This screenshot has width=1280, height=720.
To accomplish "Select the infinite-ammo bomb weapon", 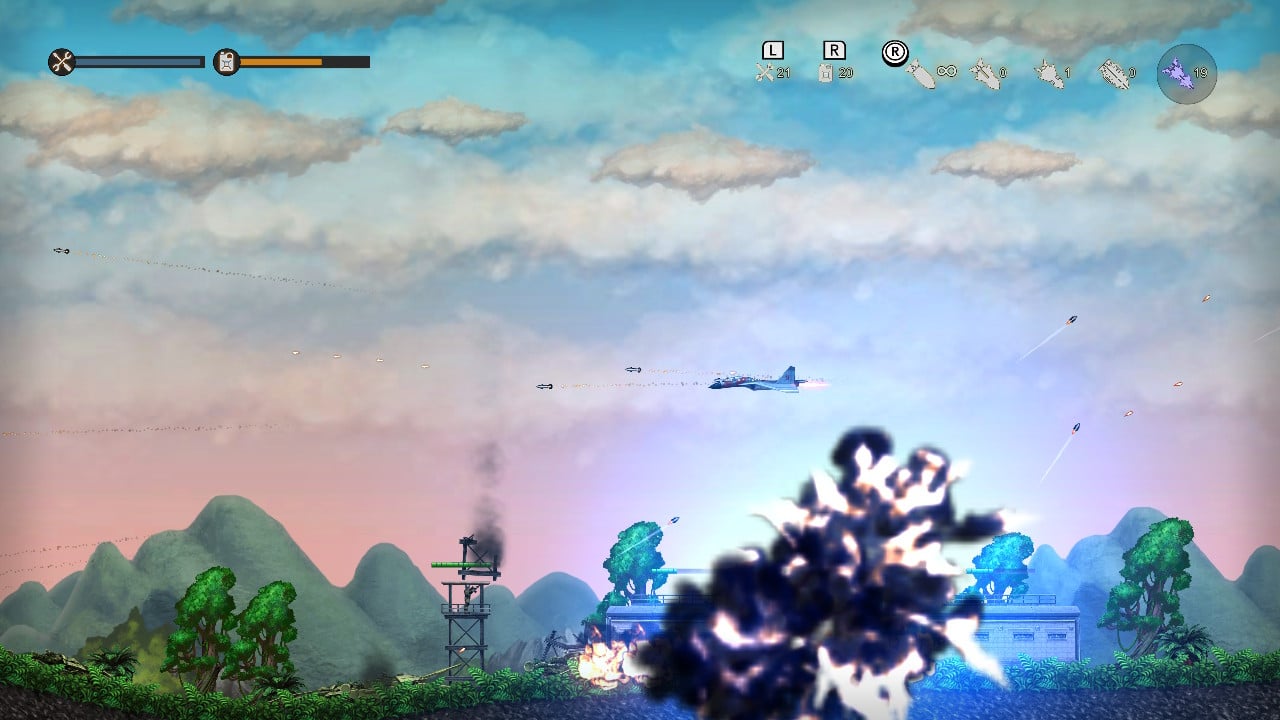I will pos(920,73).
